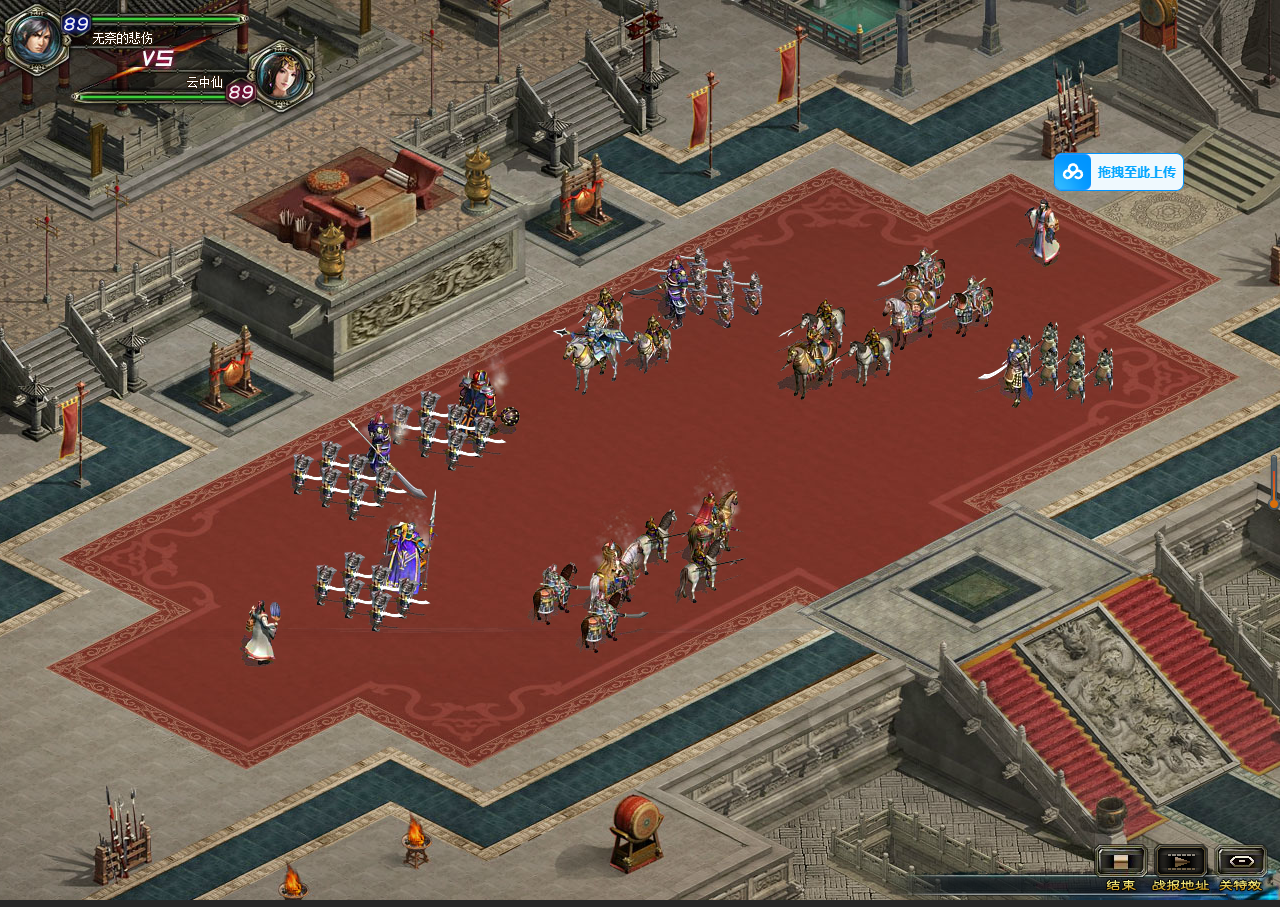Screen dimensions: 1280x907
Task: Select the 云中仙 opponent portrait
Action: click(281, 76)
